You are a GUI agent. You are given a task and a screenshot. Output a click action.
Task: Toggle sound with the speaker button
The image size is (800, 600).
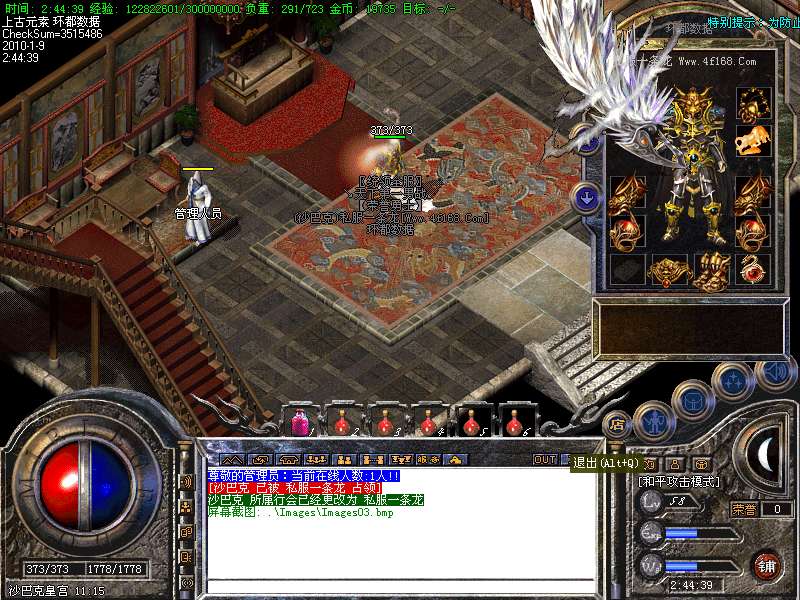[774, 372]
